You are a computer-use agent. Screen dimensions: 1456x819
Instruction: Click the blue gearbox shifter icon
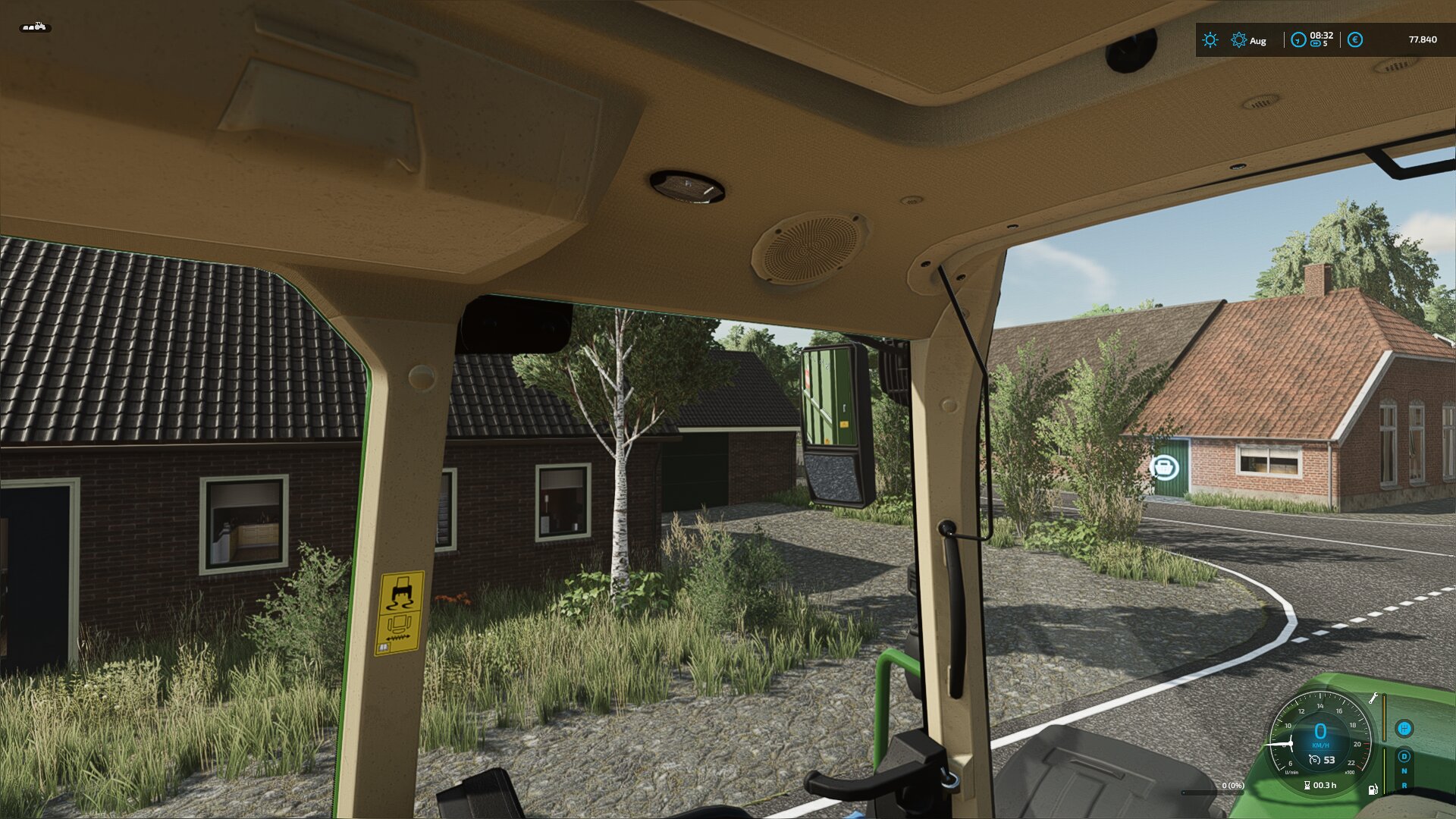click(1404, 729)
